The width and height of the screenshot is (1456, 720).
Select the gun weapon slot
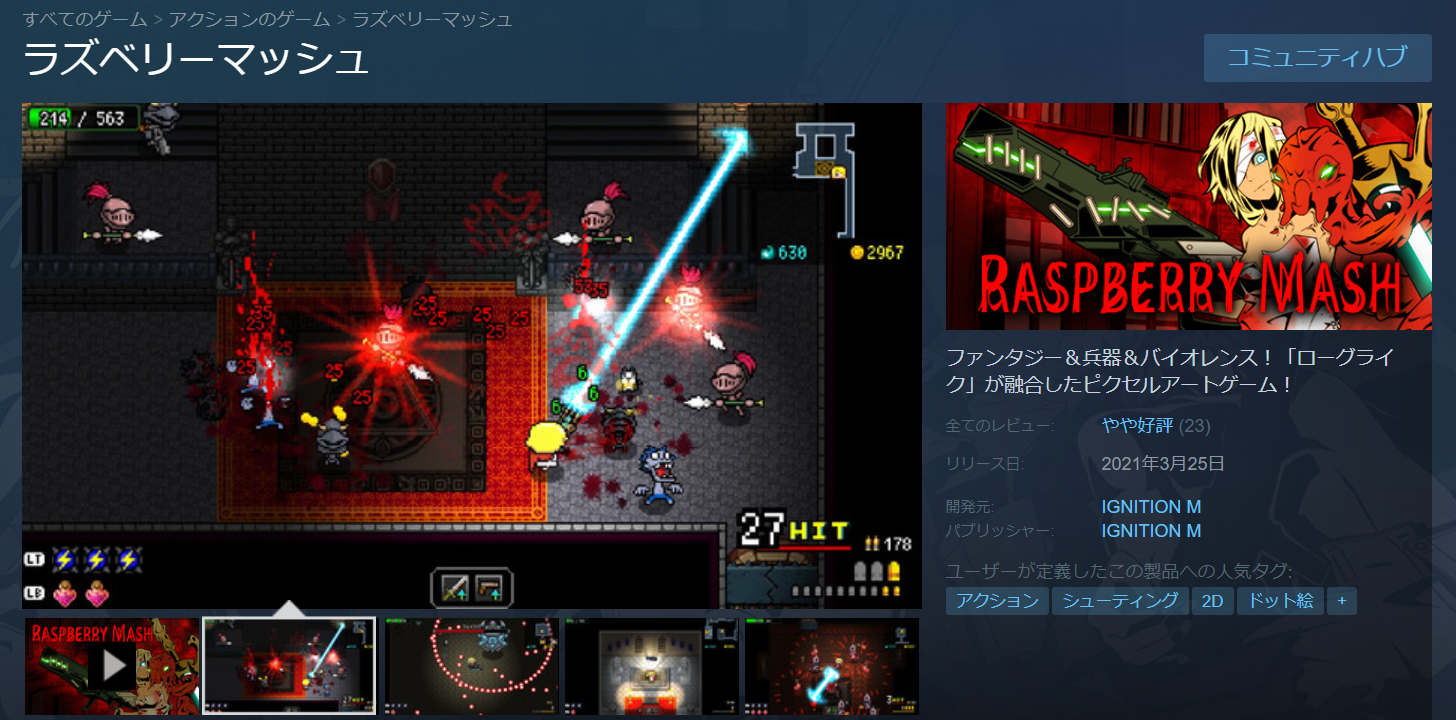[489, 587]
